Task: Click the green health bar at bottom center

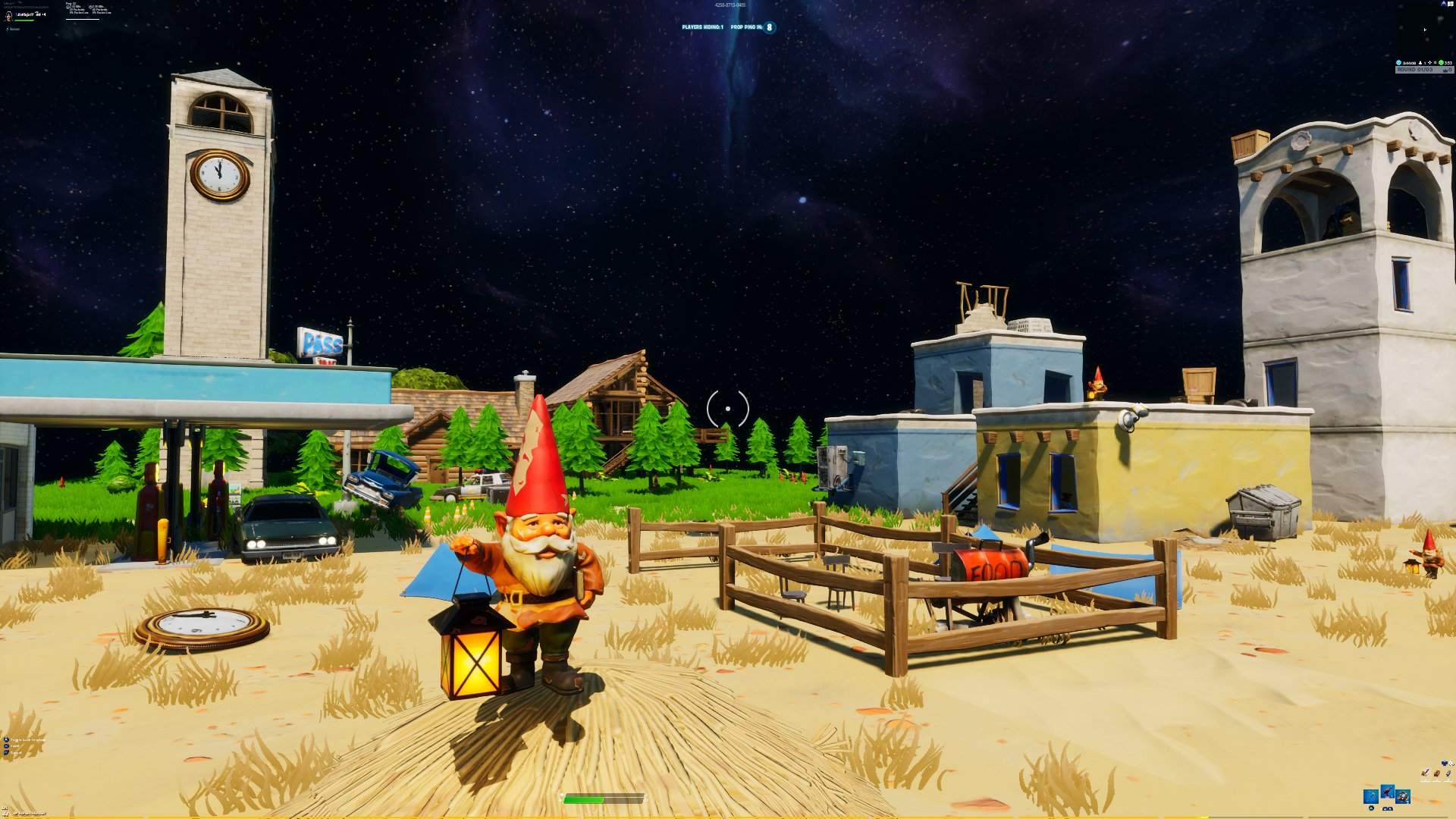Action: pos(584,798)
